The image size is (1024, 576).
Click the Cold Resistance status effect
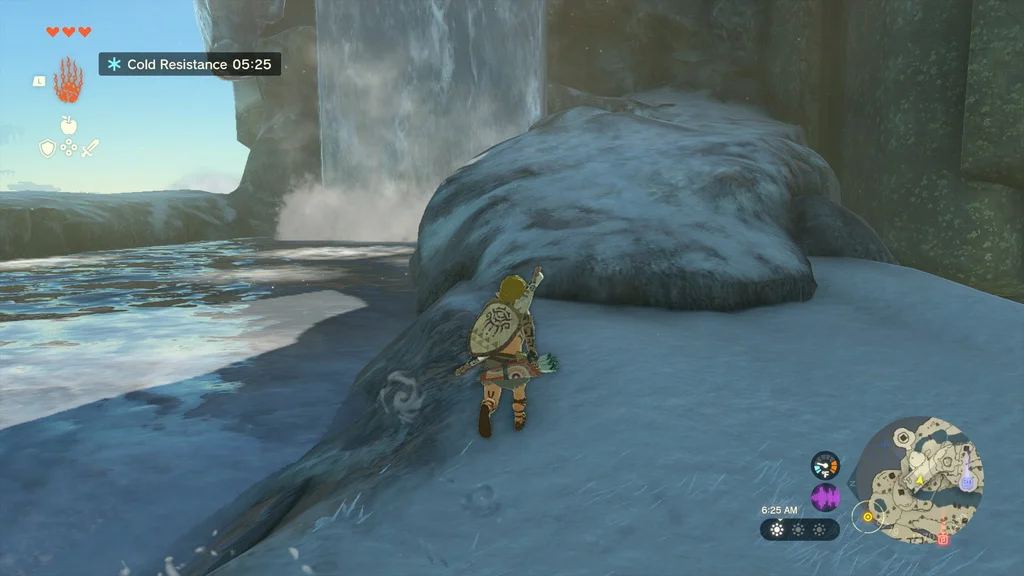click(x=189, y=64)
